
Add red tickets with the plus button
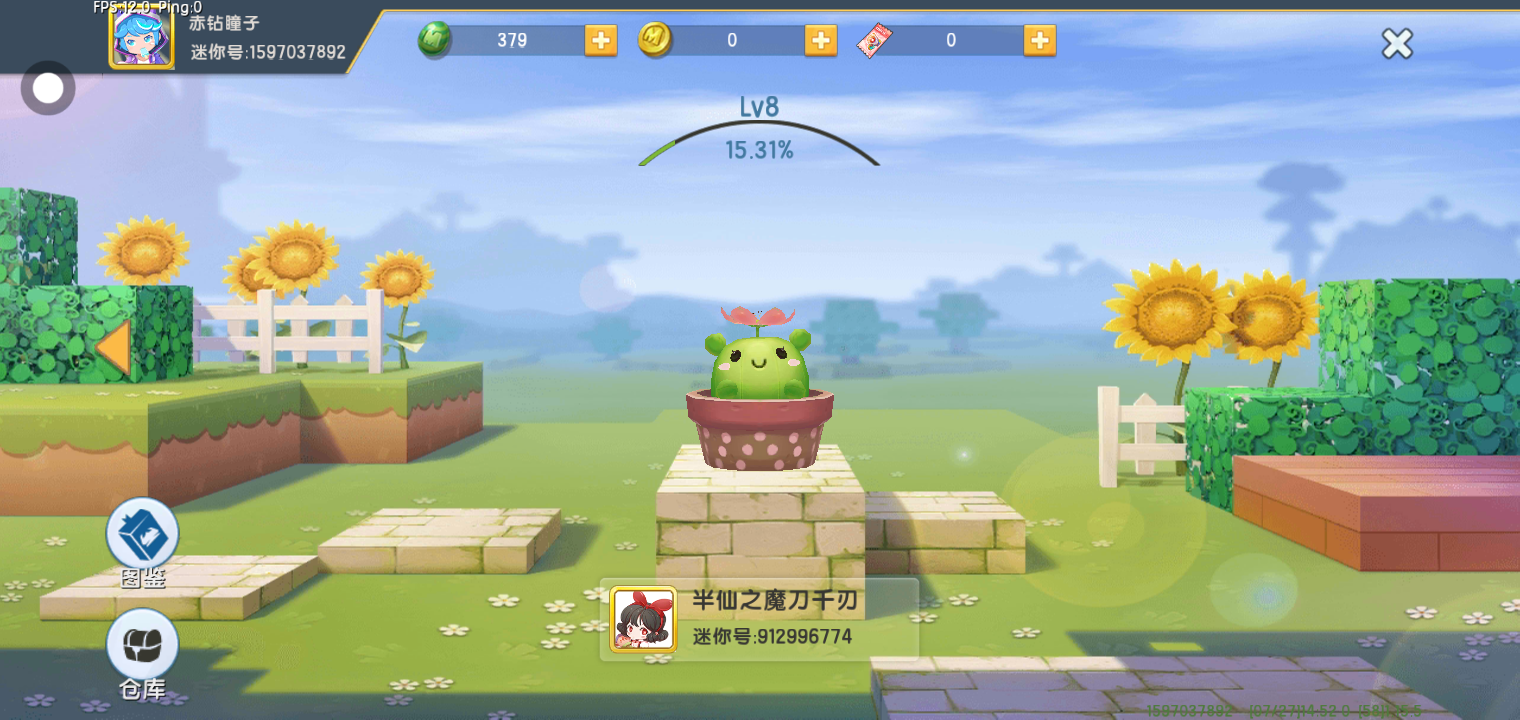(x=1039, y=40)
